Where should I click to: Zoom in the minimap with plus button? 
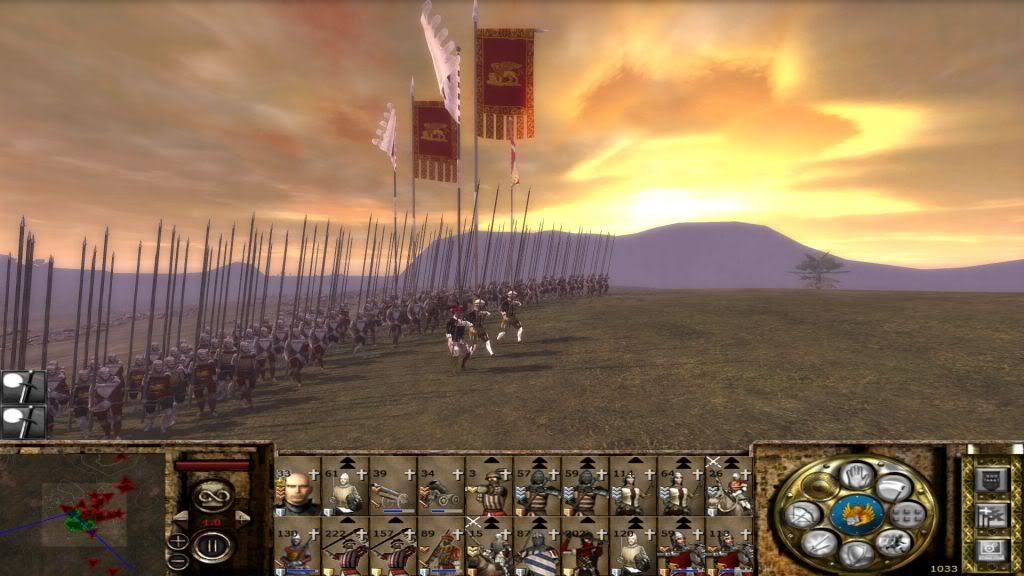(x=178, y=541)
